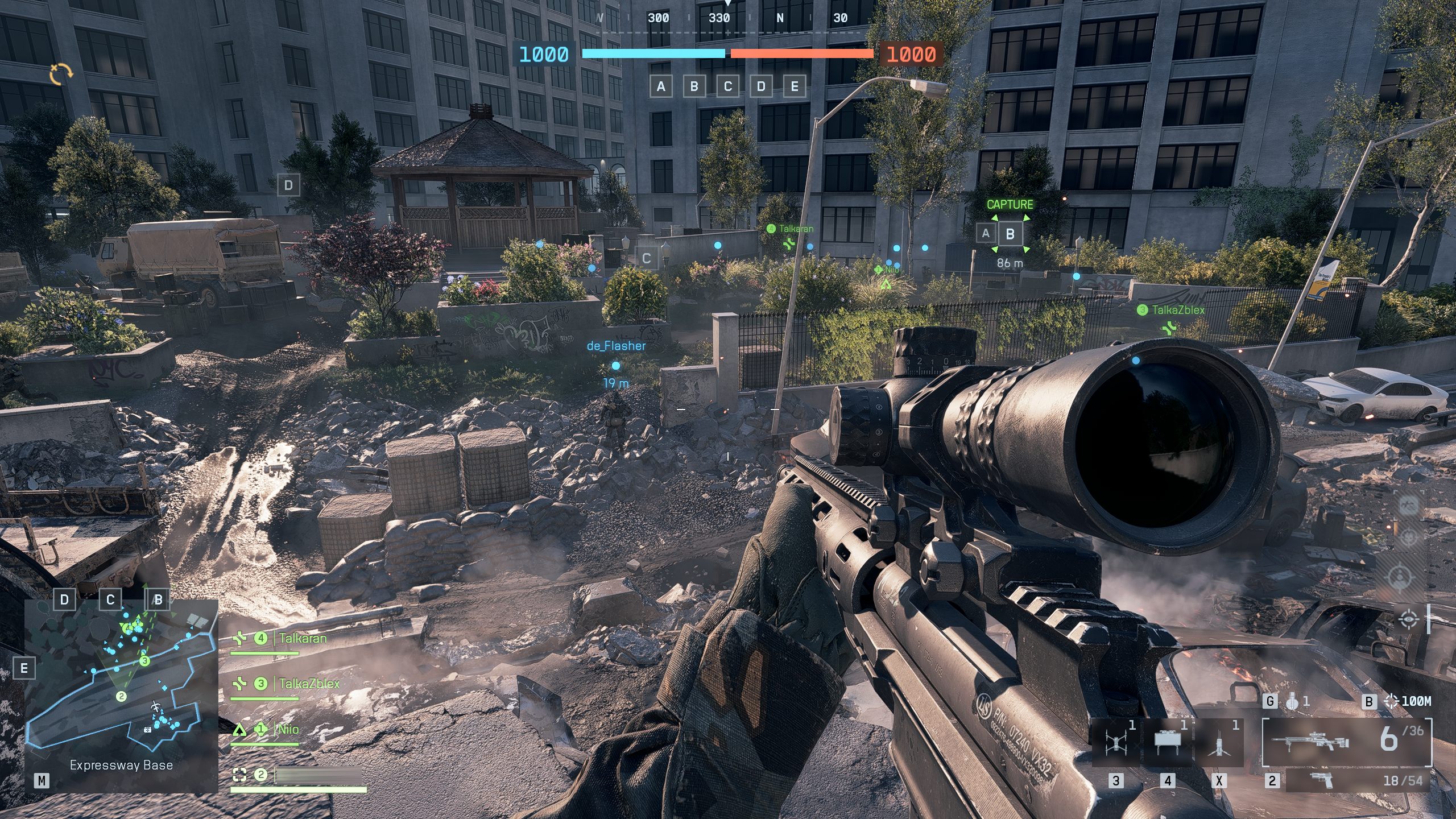Click the E flag beside the minimap
Viewport: 1456px width, 819px height.
[24, 668]
